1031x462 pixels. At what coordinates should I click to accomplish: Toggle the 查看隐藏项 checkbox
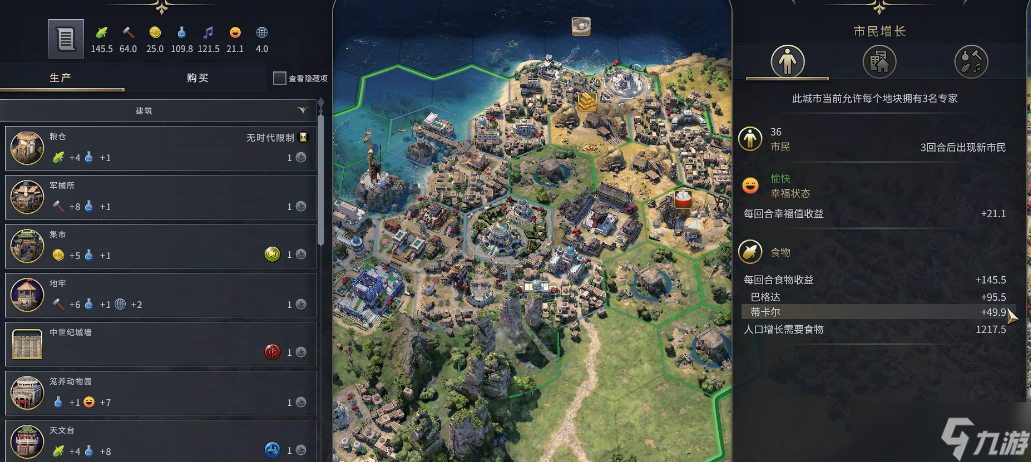pyautogui.click(x=279, y=78)
